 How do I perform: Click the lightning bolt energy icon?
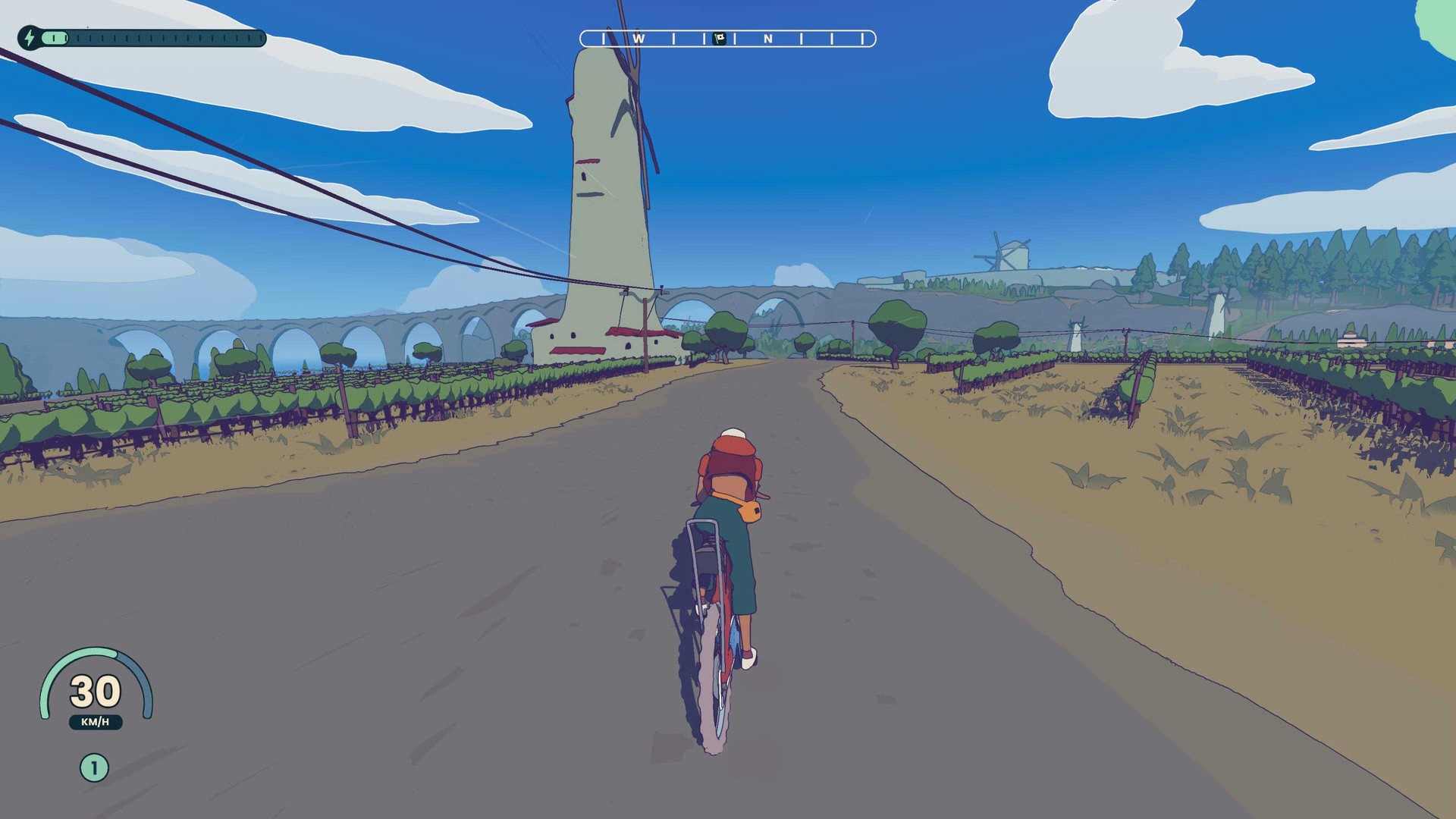[x=29, y=37]
